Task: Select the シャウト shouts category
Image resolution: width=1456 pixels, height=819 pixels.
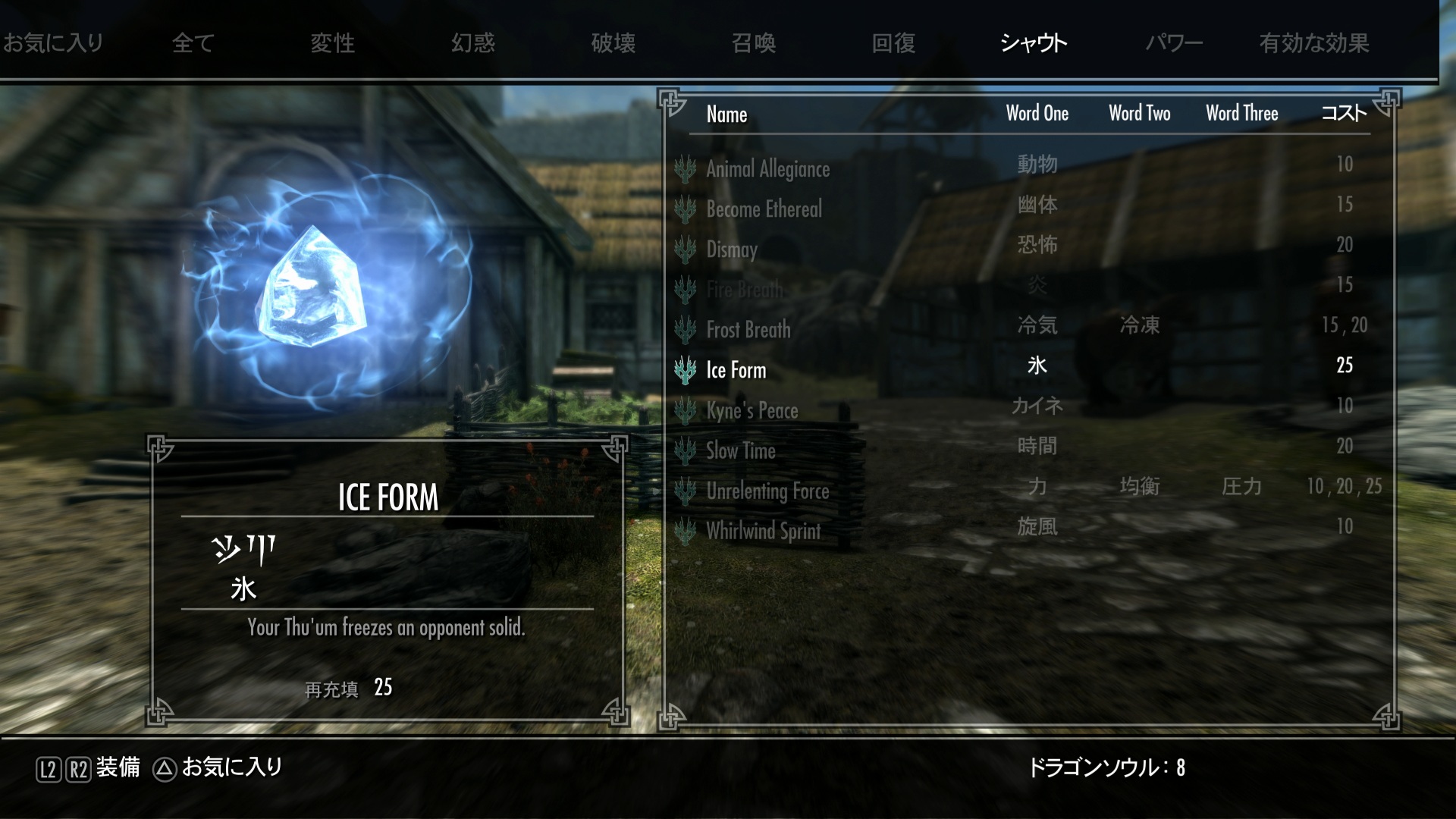Action: coord(1034,43)
